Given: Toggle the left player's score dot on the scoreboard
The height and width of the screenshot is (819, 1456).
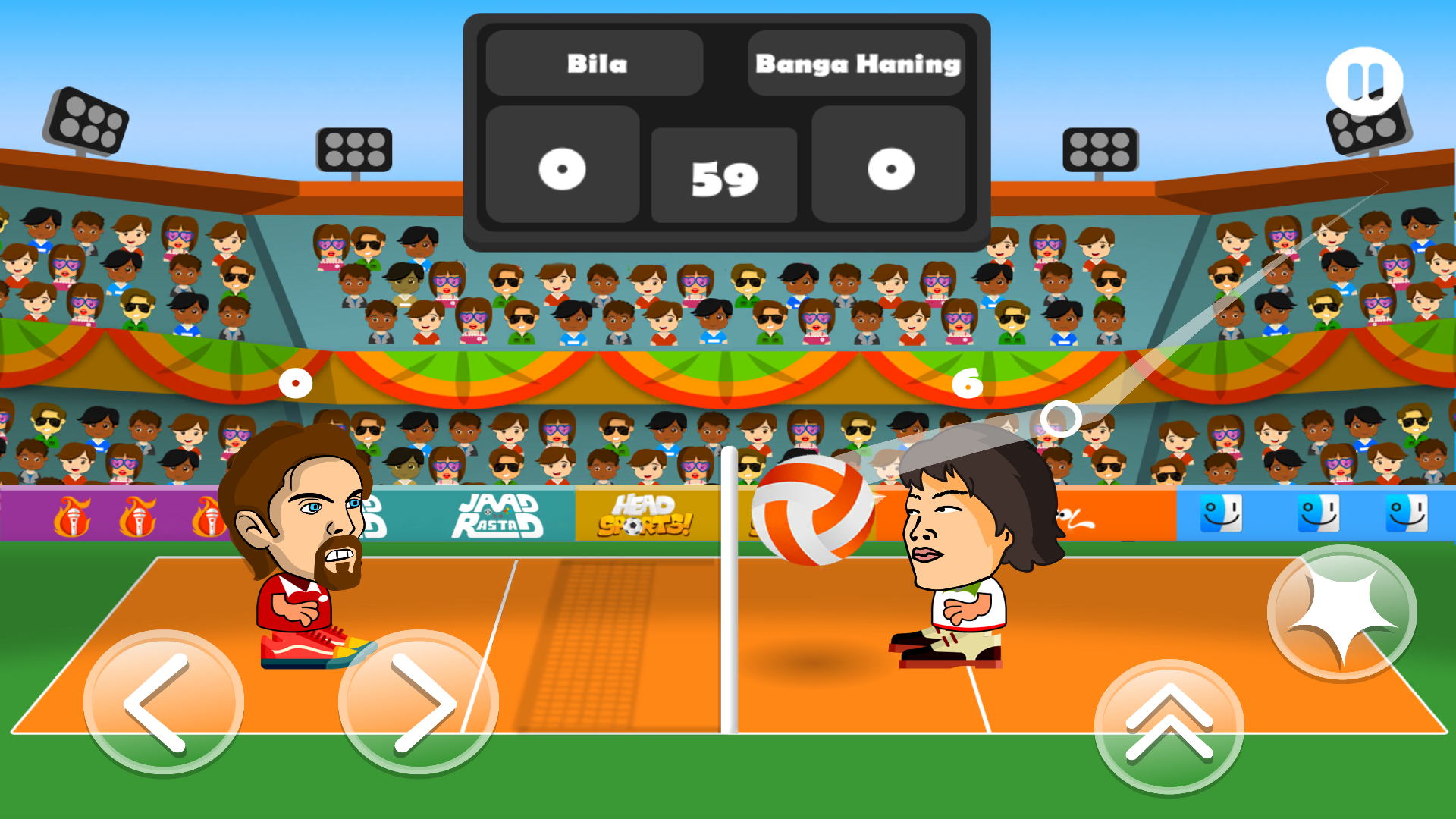Looking at the screenshot, I should [563, 169].
